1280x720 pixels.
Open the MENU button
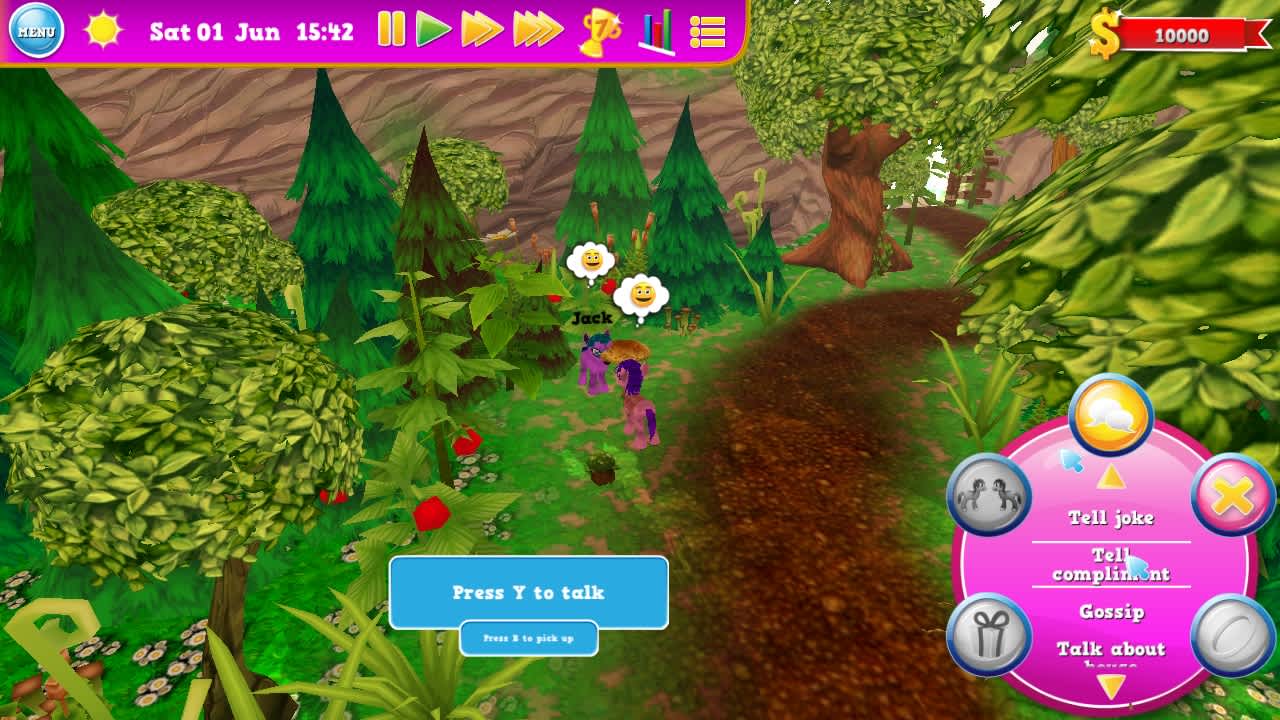[36, 31]
